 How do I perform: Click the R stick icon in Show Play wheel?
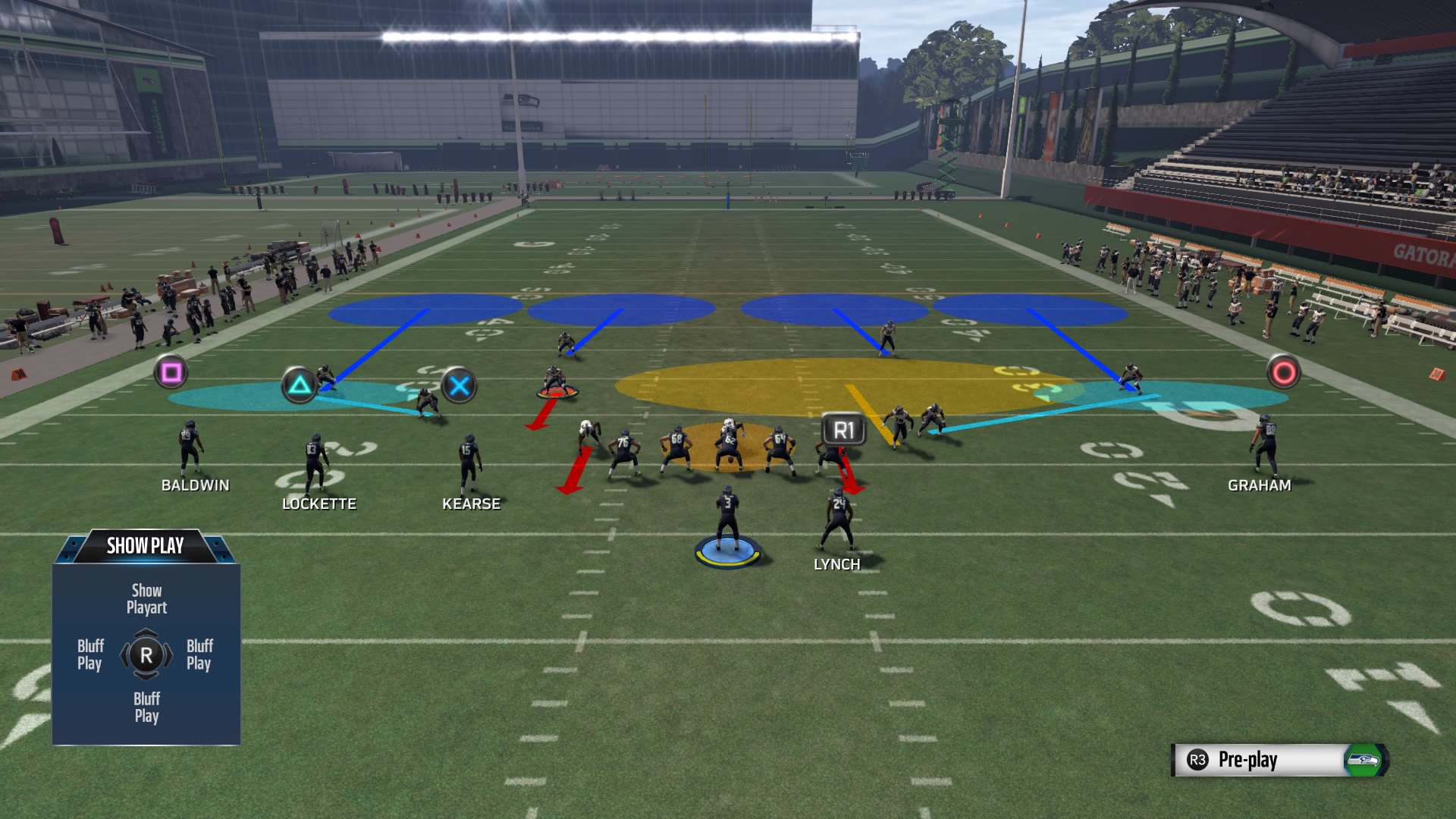[x=147, y=654]
